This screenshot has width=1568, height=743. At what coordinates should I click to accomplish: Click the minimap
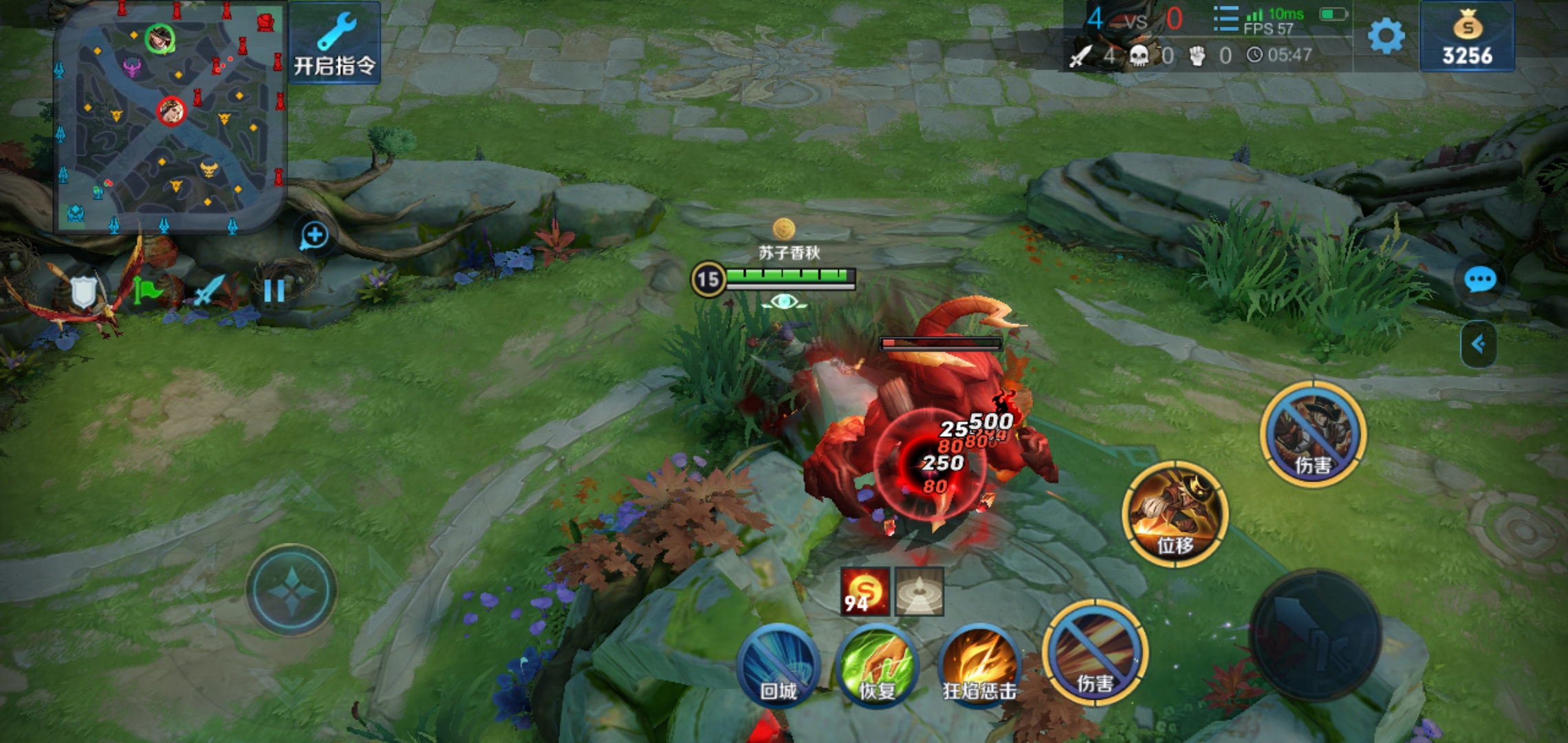pos(170,118)
